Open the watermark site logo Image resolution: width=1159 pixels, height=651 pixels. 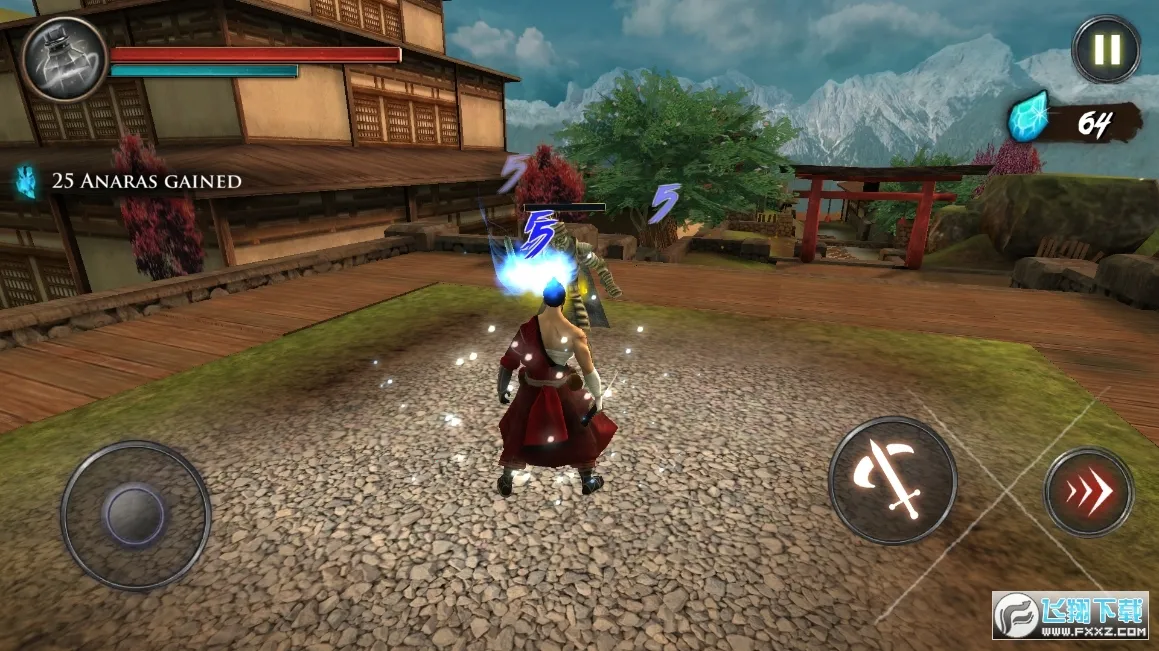[1069, 615]
